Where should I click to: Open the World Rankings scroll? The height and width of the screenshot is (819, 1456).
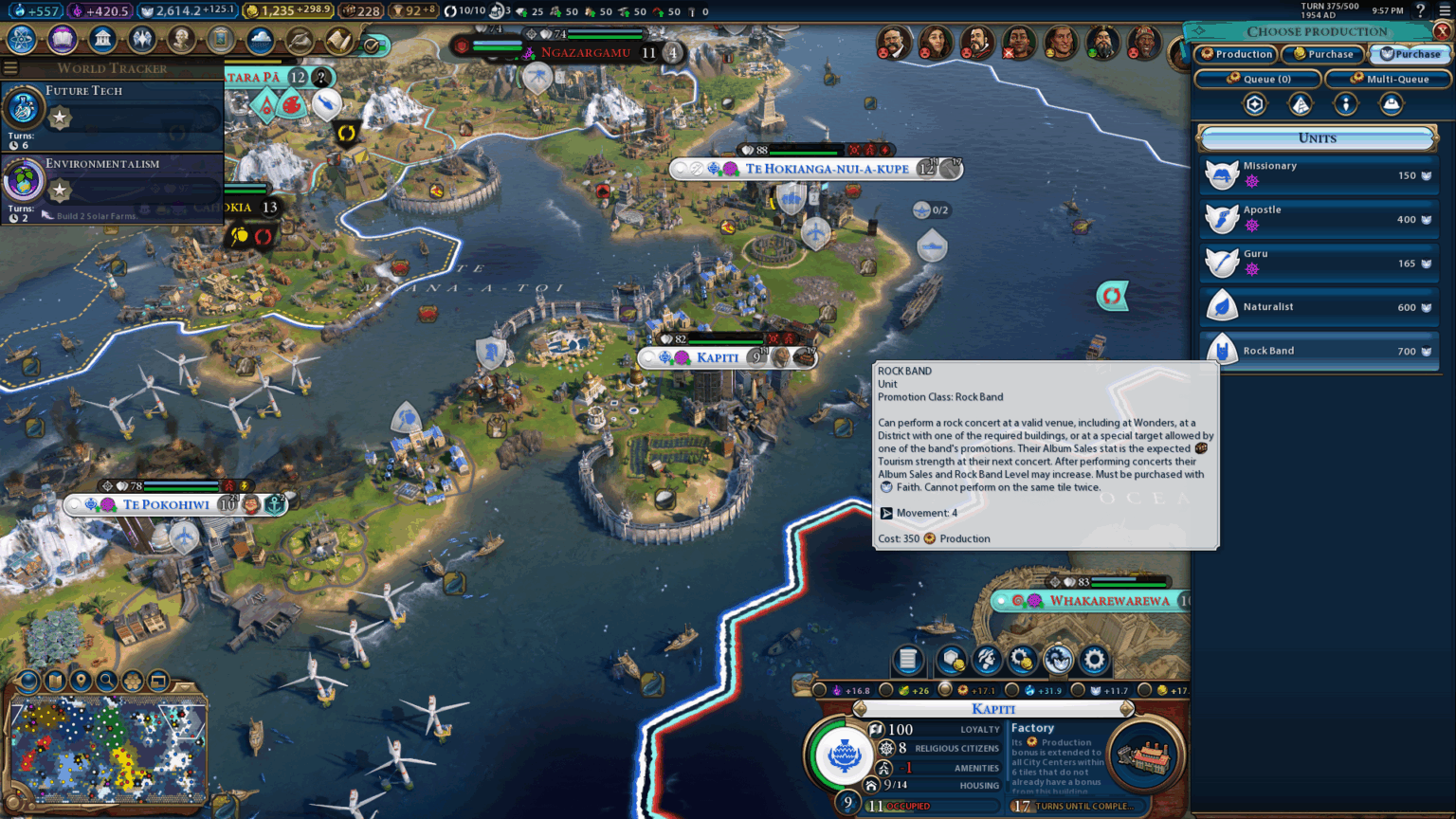[x=339, y=40]
